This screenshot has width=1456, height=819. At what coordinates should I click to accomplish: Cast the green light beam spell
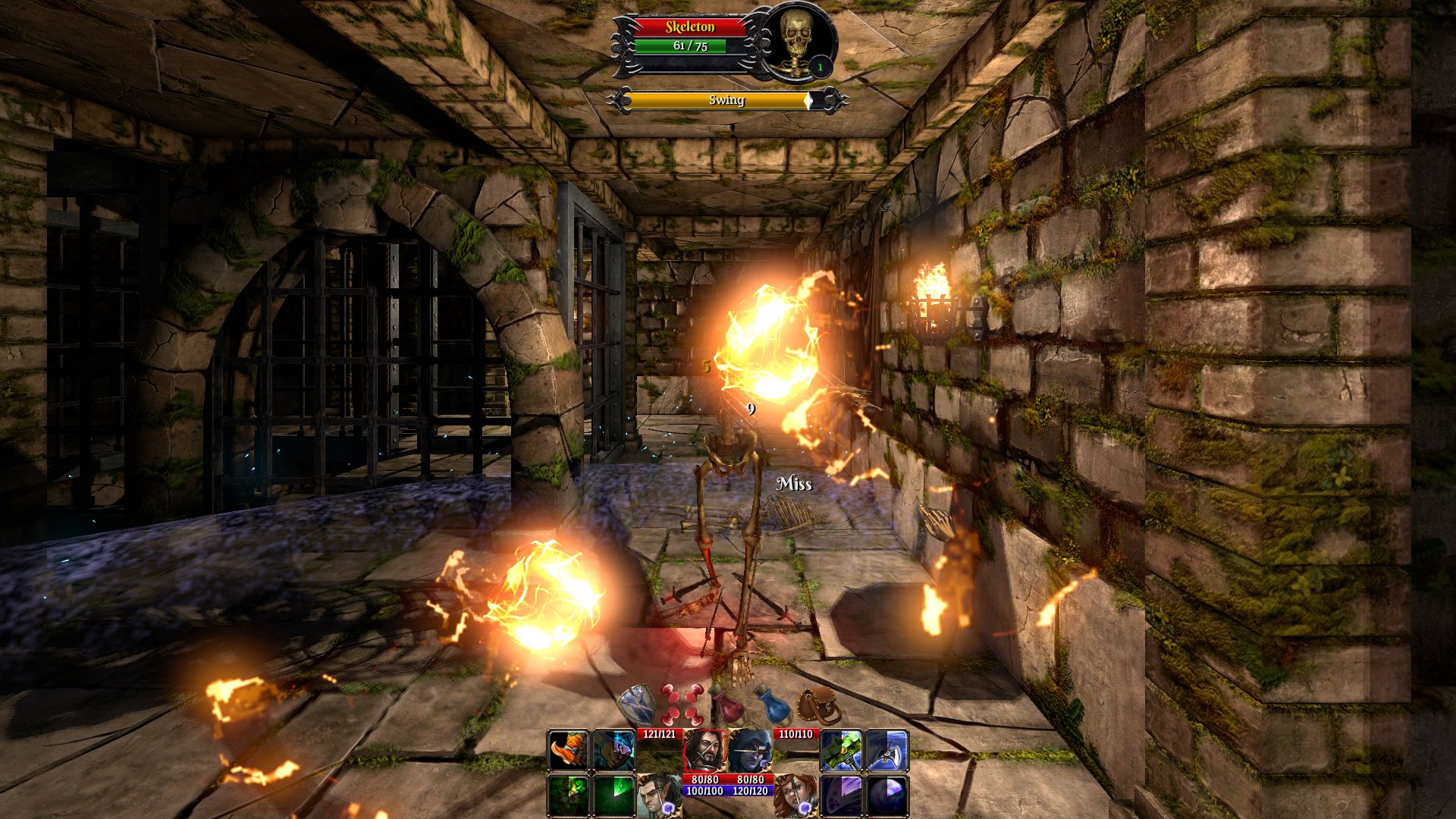613,795
